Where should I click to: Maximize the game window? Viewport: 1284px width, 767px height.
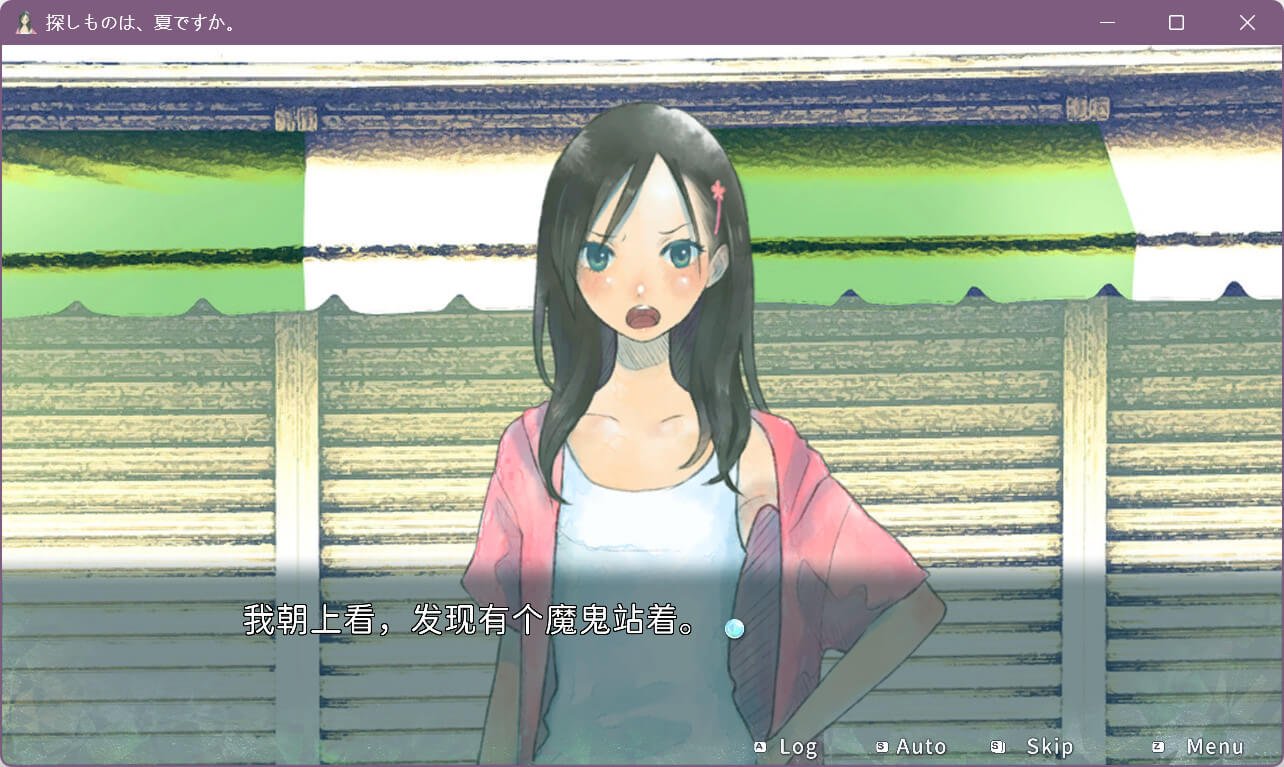(1177, 22)
